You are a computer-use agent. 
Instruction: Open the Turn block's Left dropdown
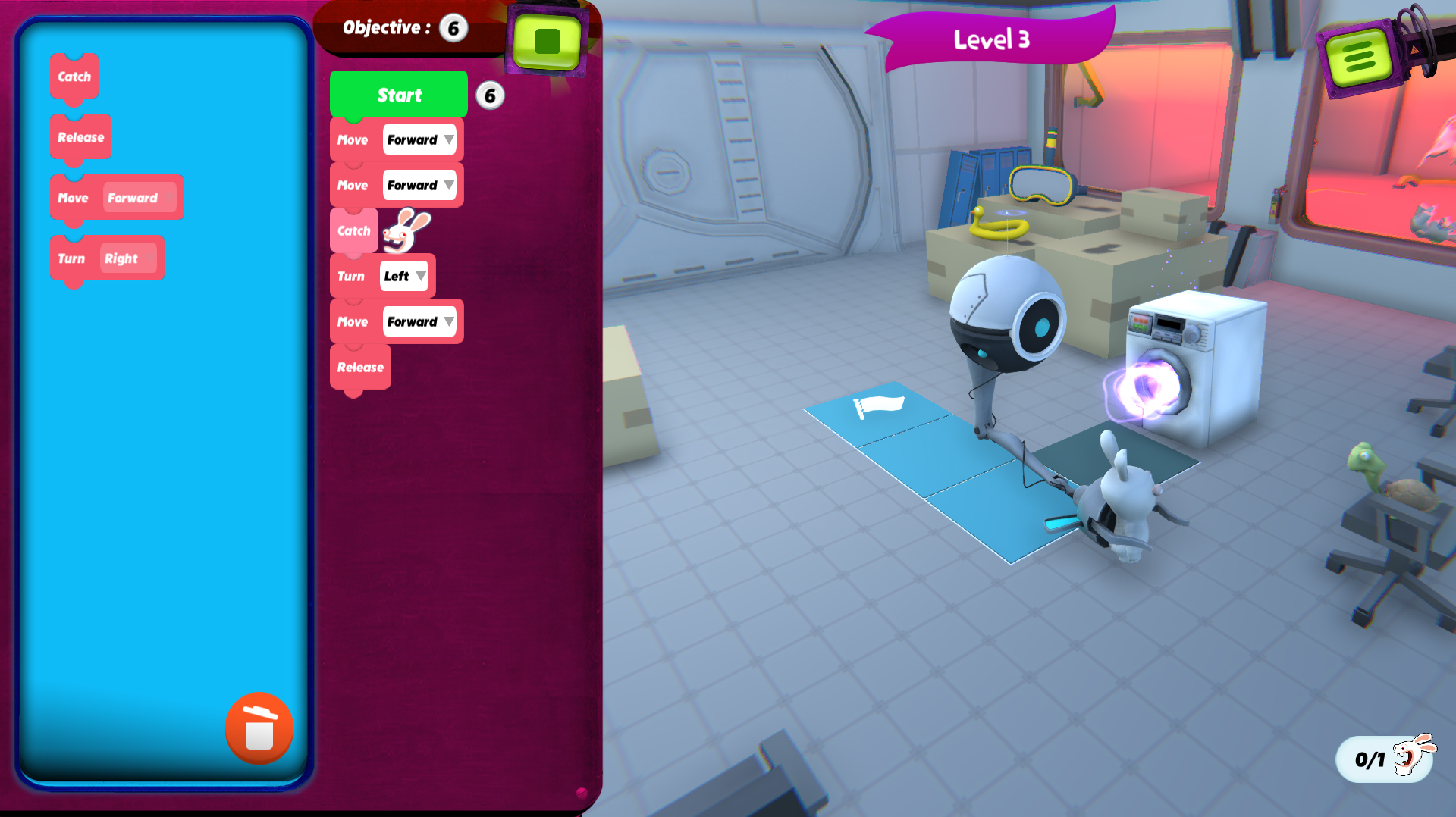[x=404, y=276]
